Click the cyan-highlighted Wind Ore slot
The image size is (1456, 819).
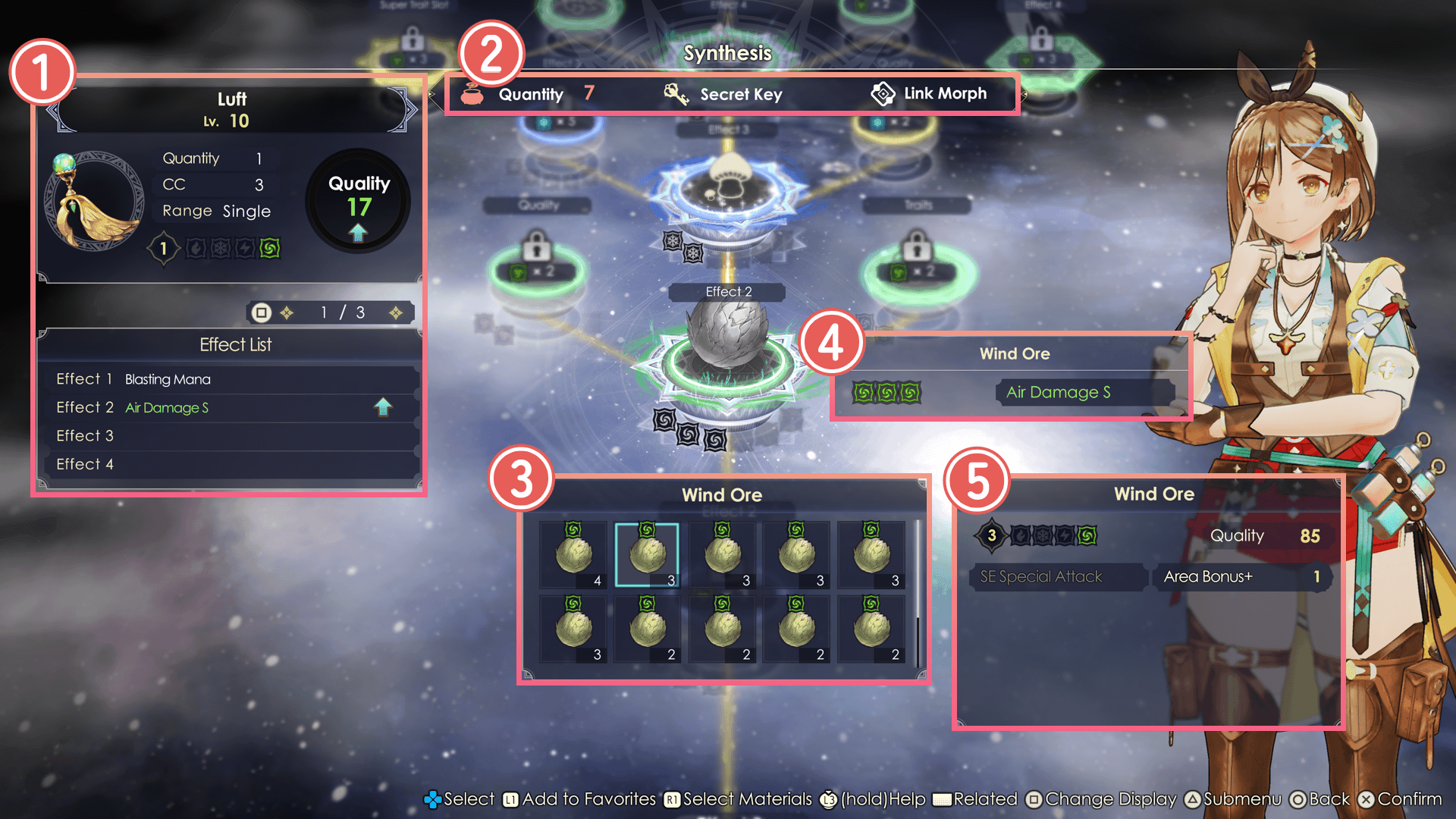647,555
